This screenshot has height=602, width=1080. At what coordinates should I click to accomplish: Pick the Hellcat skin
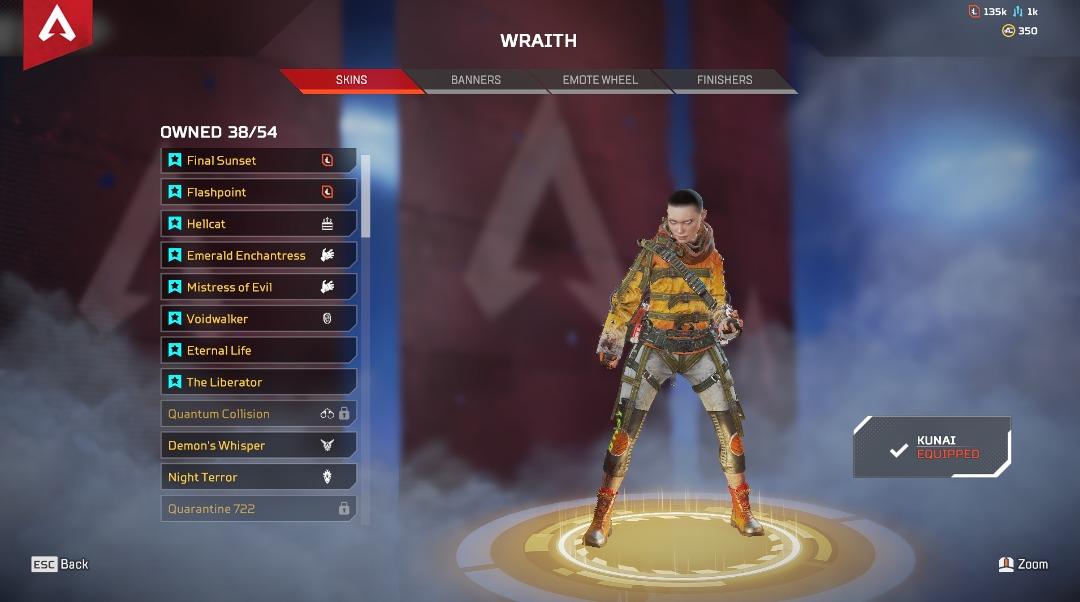(258, 224)
